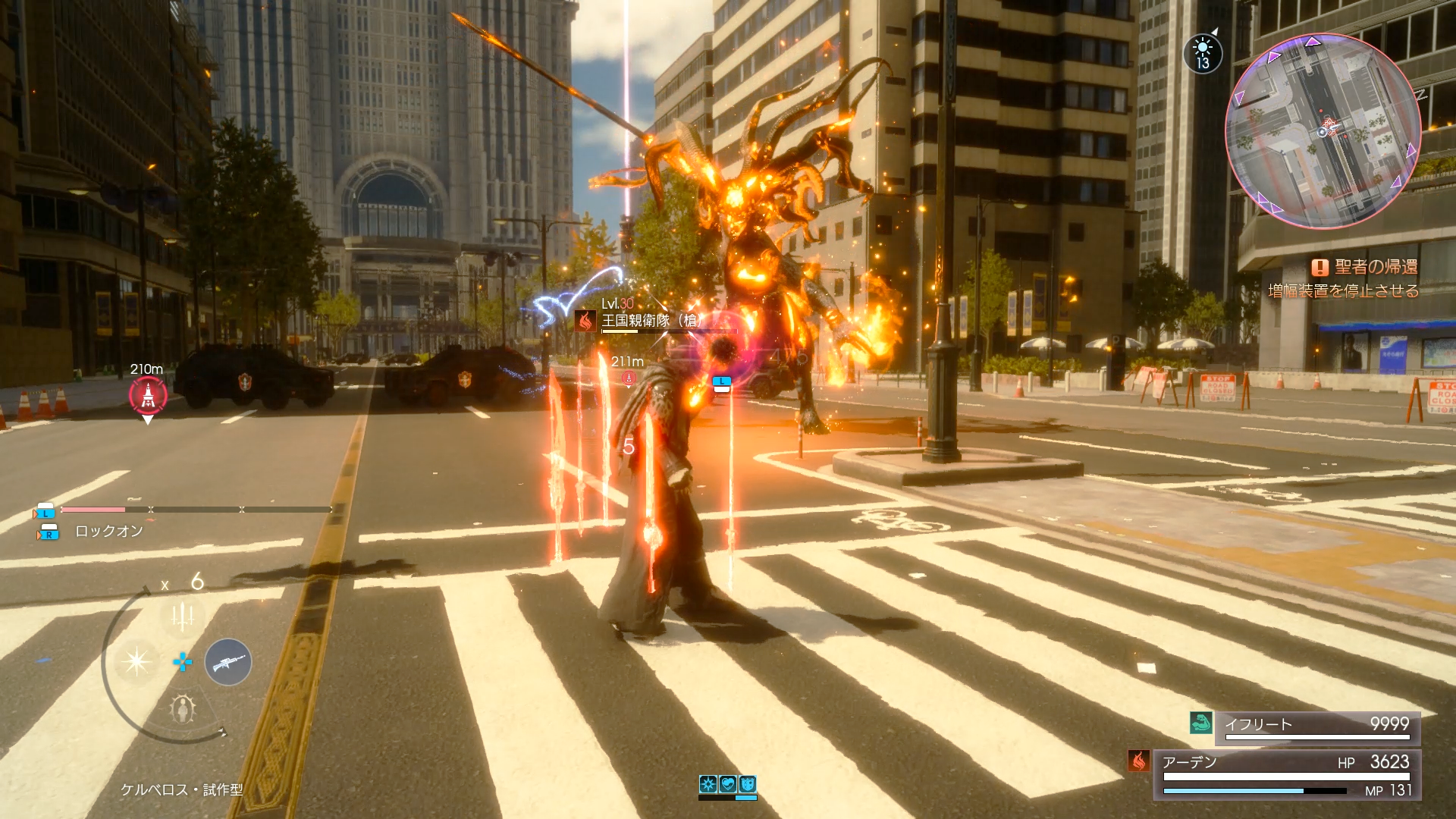
Task: Click the ケルベロス・試作型 weapon name label
Action: [x=182, y=789]
